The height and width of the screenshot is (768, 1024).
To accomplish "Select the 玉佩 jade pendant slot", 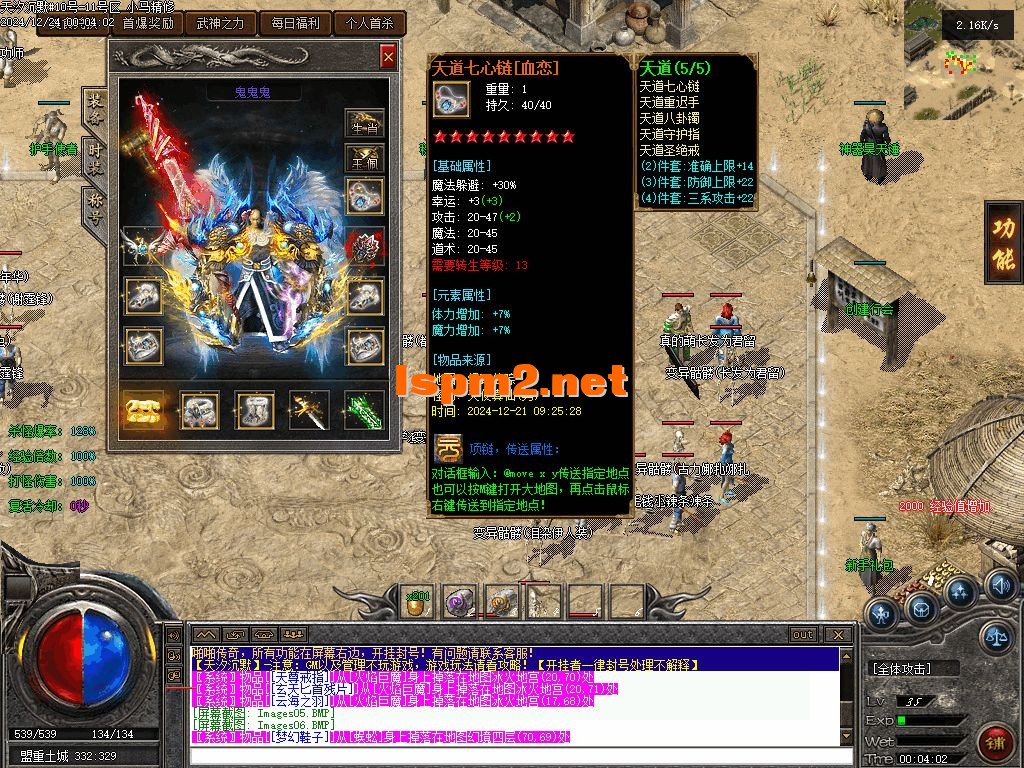I will (364, 158).
